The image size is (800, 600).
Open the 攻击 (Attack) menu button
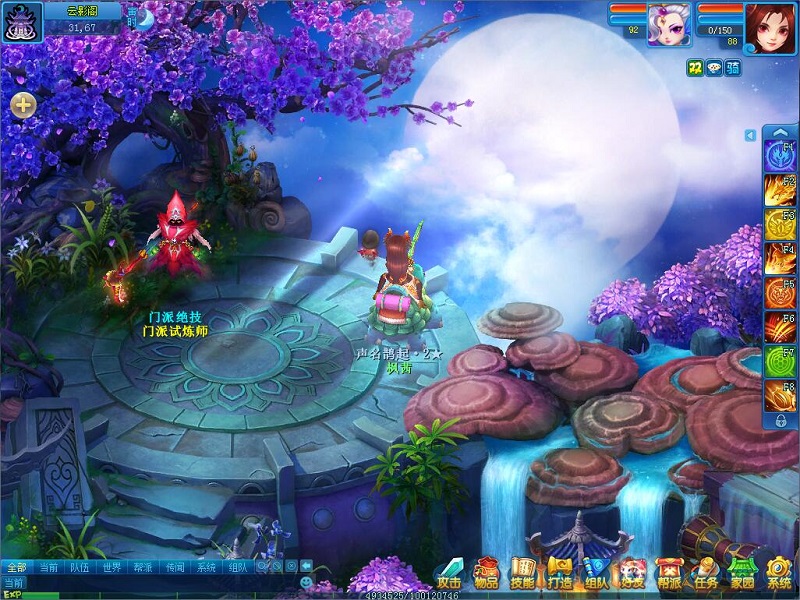pyautogui.click(x=449, y=573)
